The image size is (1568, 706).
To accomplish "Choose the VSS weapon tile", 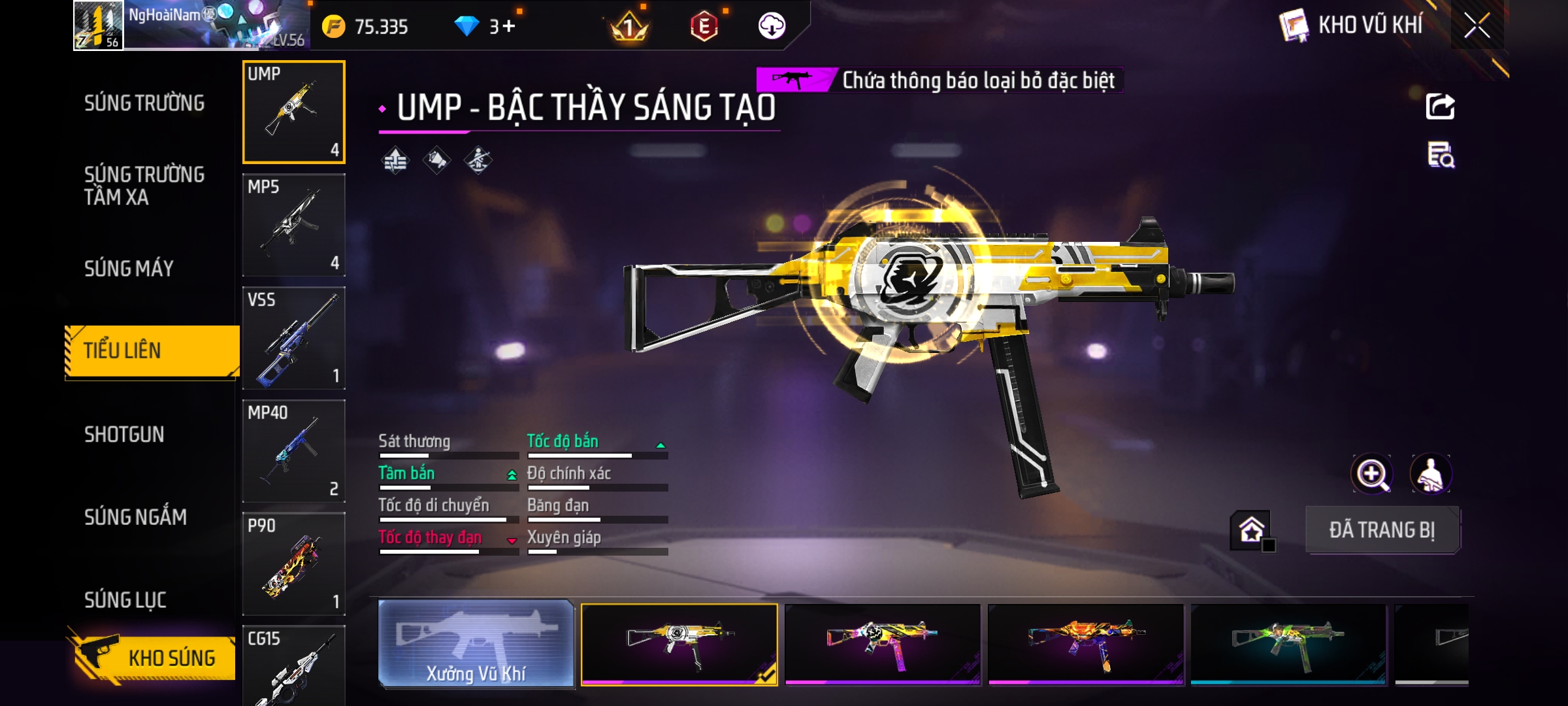I will pyautogui.click(x=294, y=338).
